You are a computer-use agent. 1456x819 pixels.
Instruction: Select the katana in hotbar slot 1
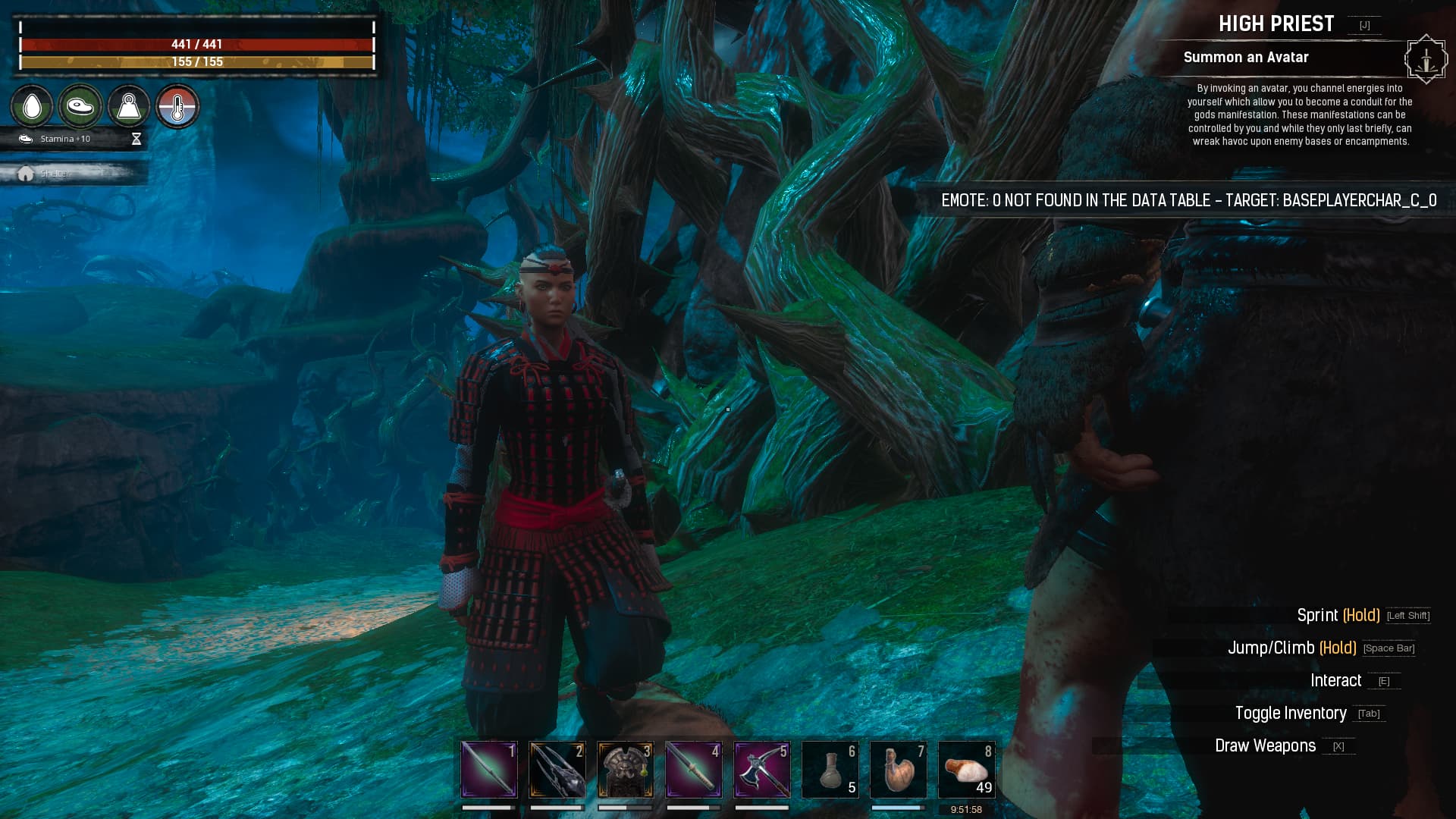[488, 770]
